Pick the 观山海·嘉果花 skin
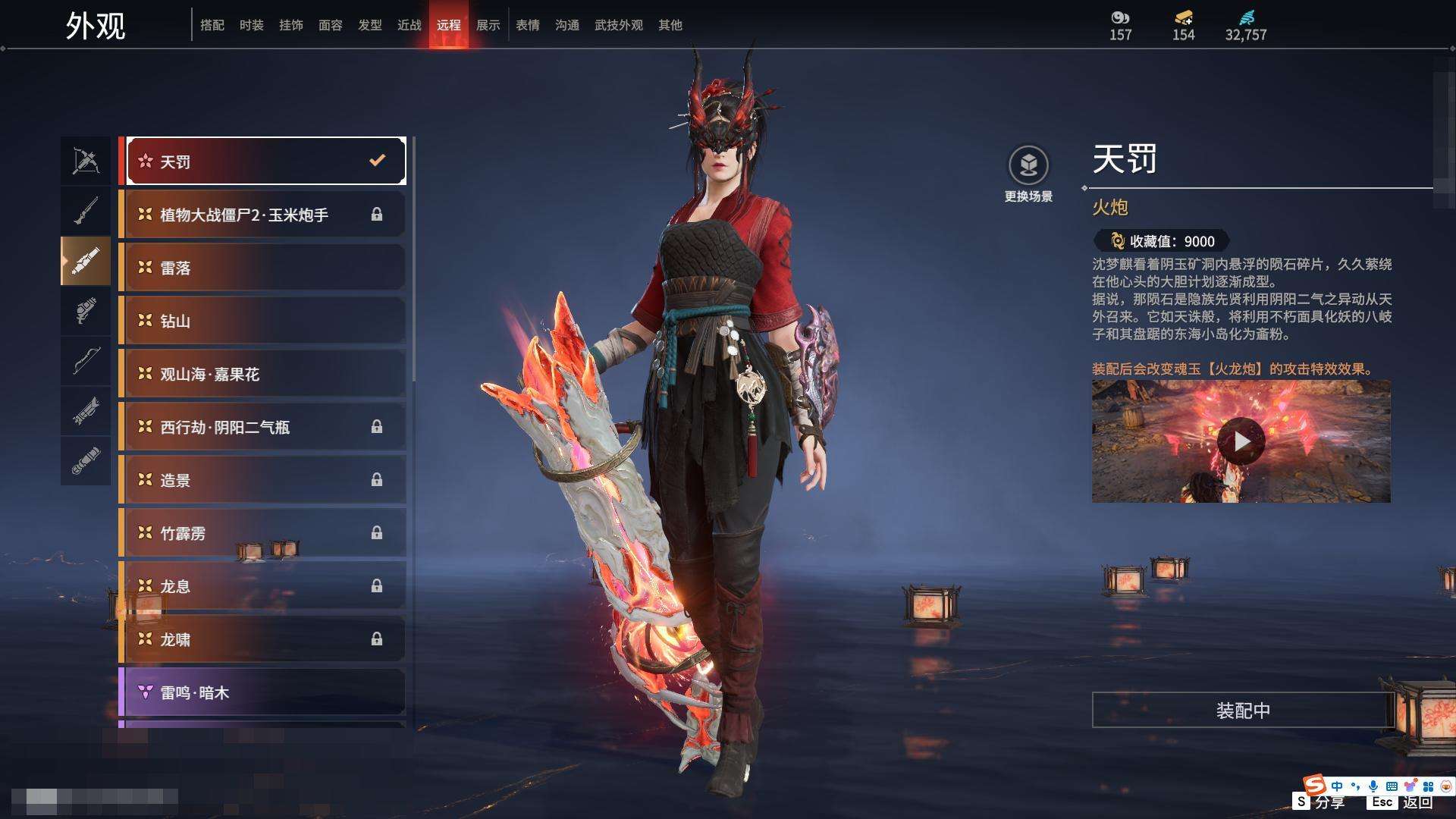Screen dimensions: 1456x819 (x=262, y=374)
